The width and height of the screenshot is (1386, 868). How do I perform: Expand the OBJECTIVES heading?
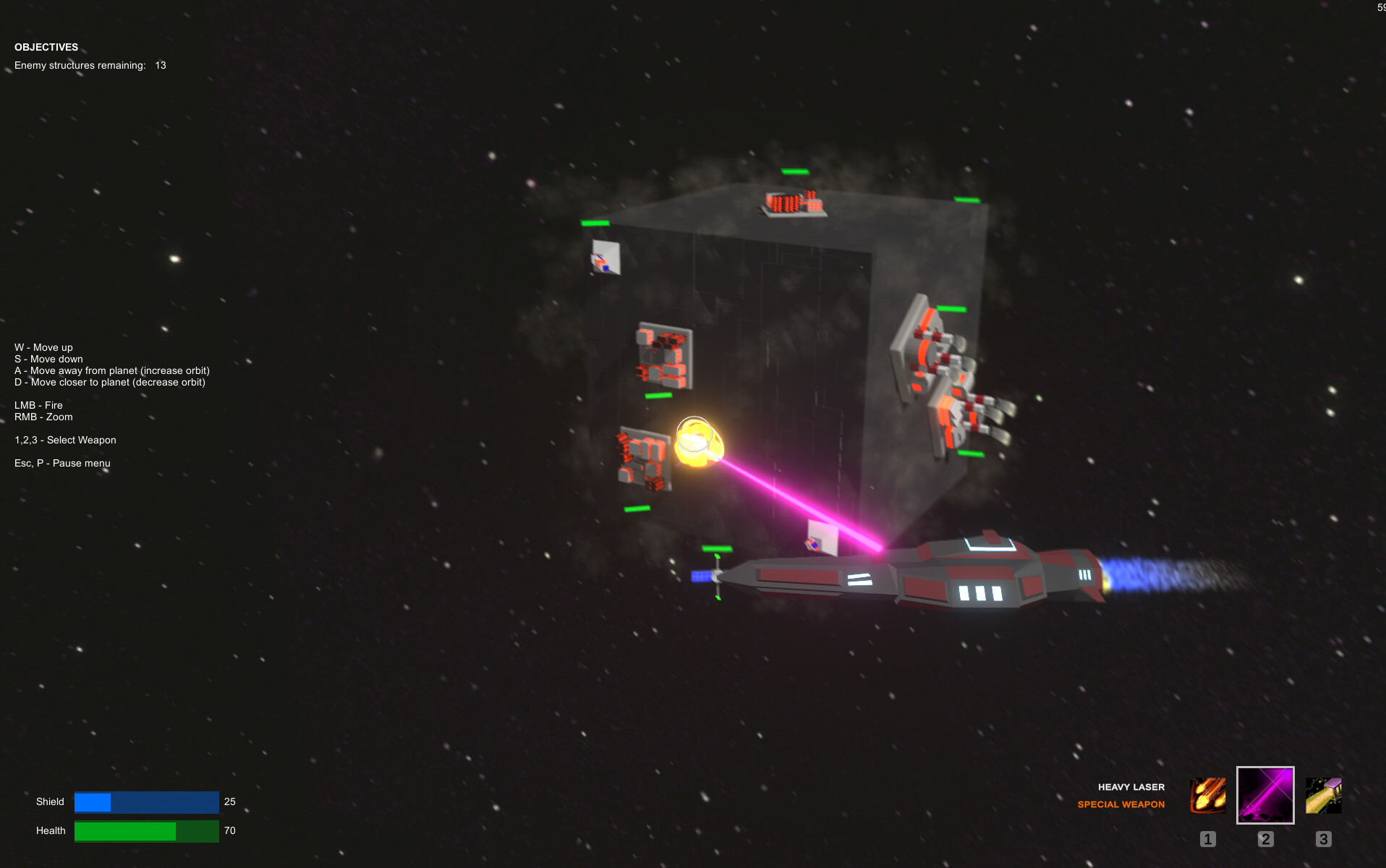(x=46, y=46)
